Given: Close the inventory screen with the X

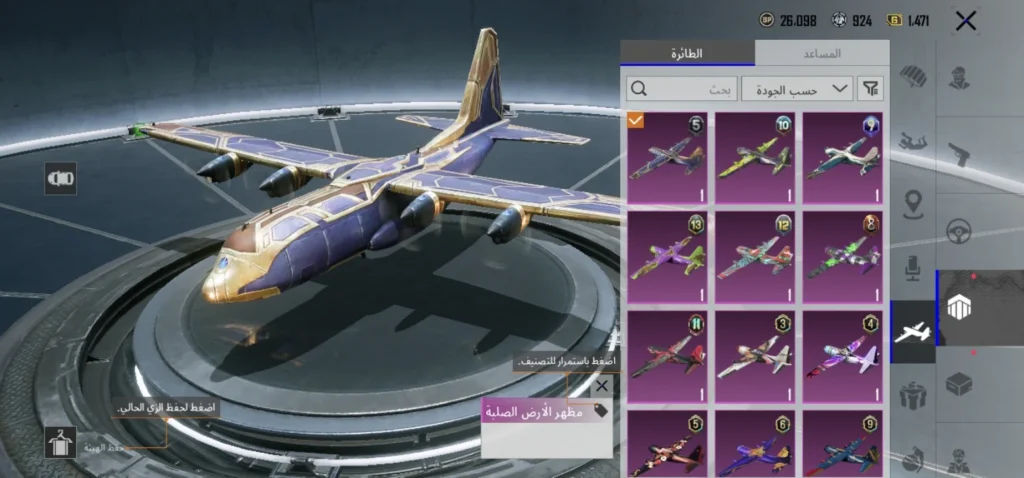Looking at the screenshot, I should [965, 21].
